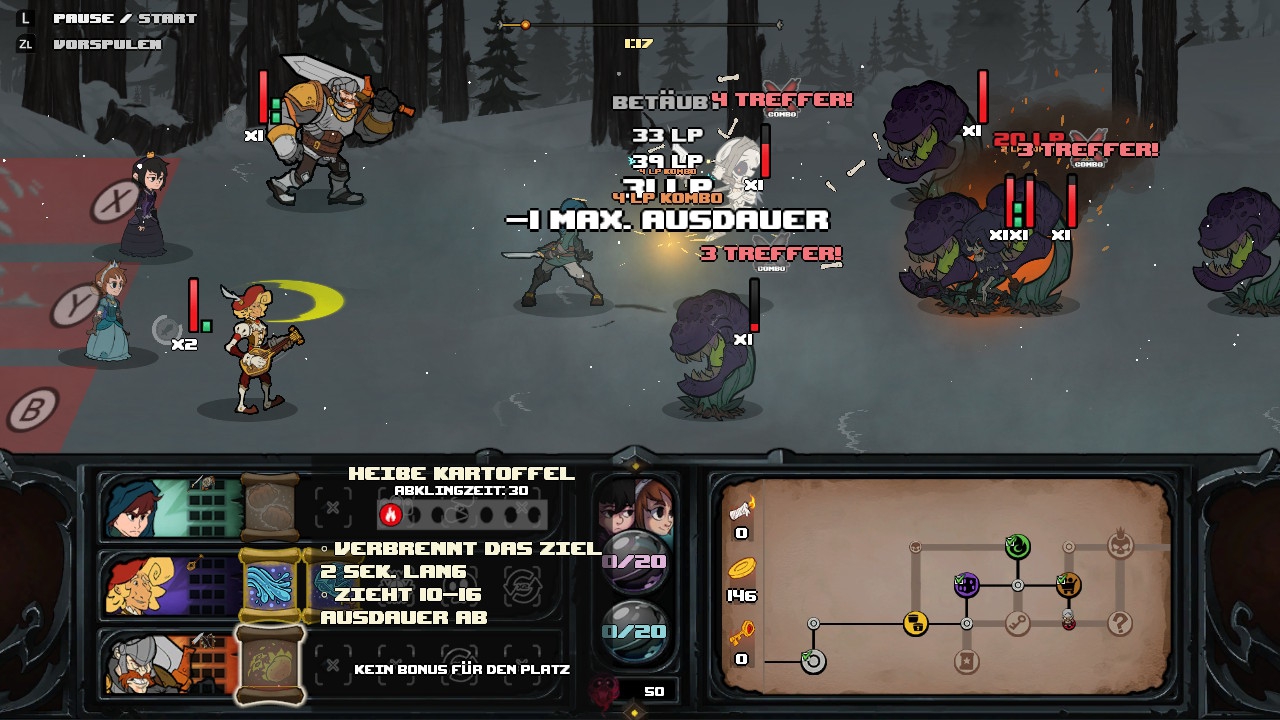This screenshot has width=1280, height=720.
Task: Select the key room map node
Action: pos(1018,624)
